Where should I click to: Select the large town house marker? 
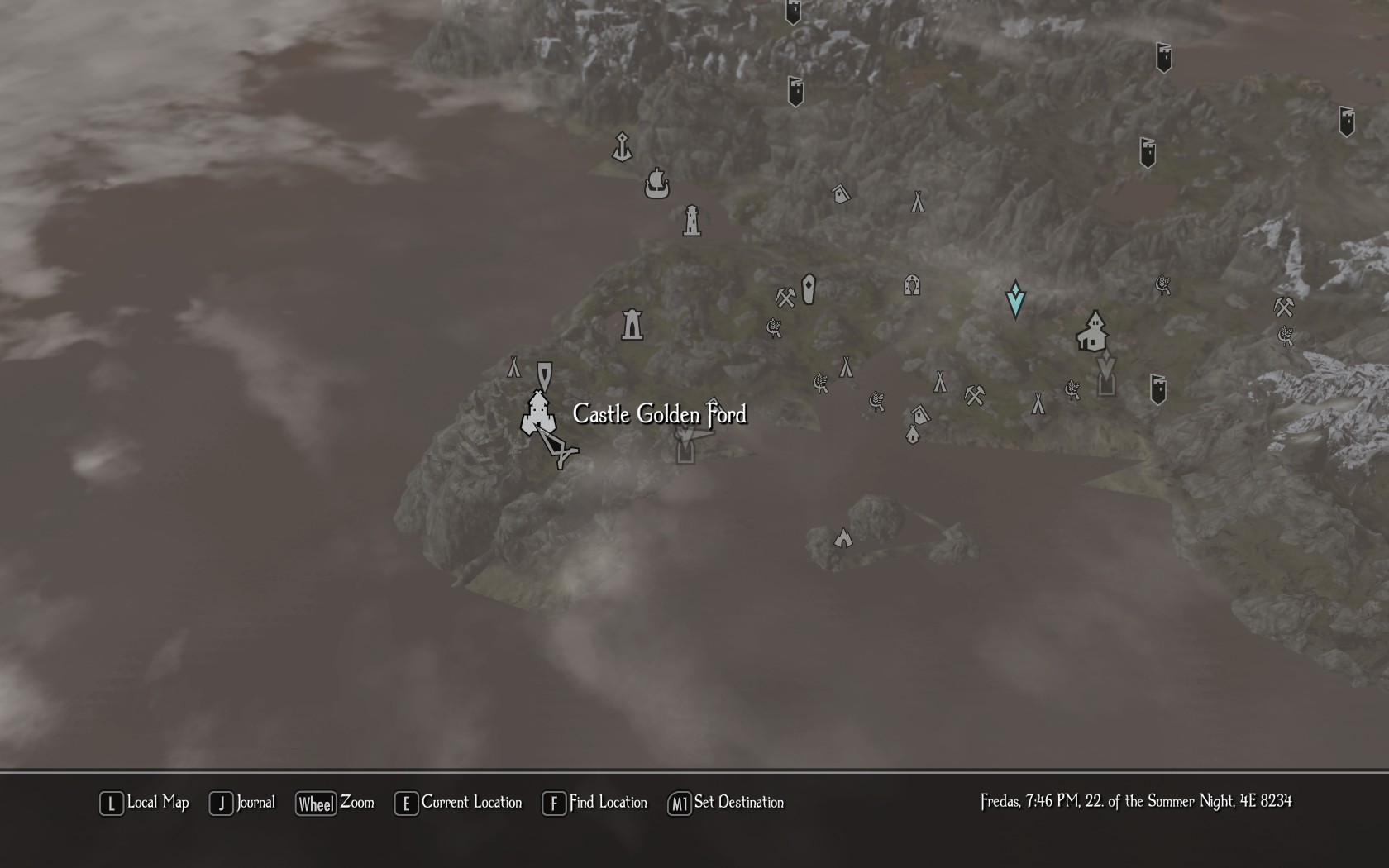click(x=1093, y=331)
